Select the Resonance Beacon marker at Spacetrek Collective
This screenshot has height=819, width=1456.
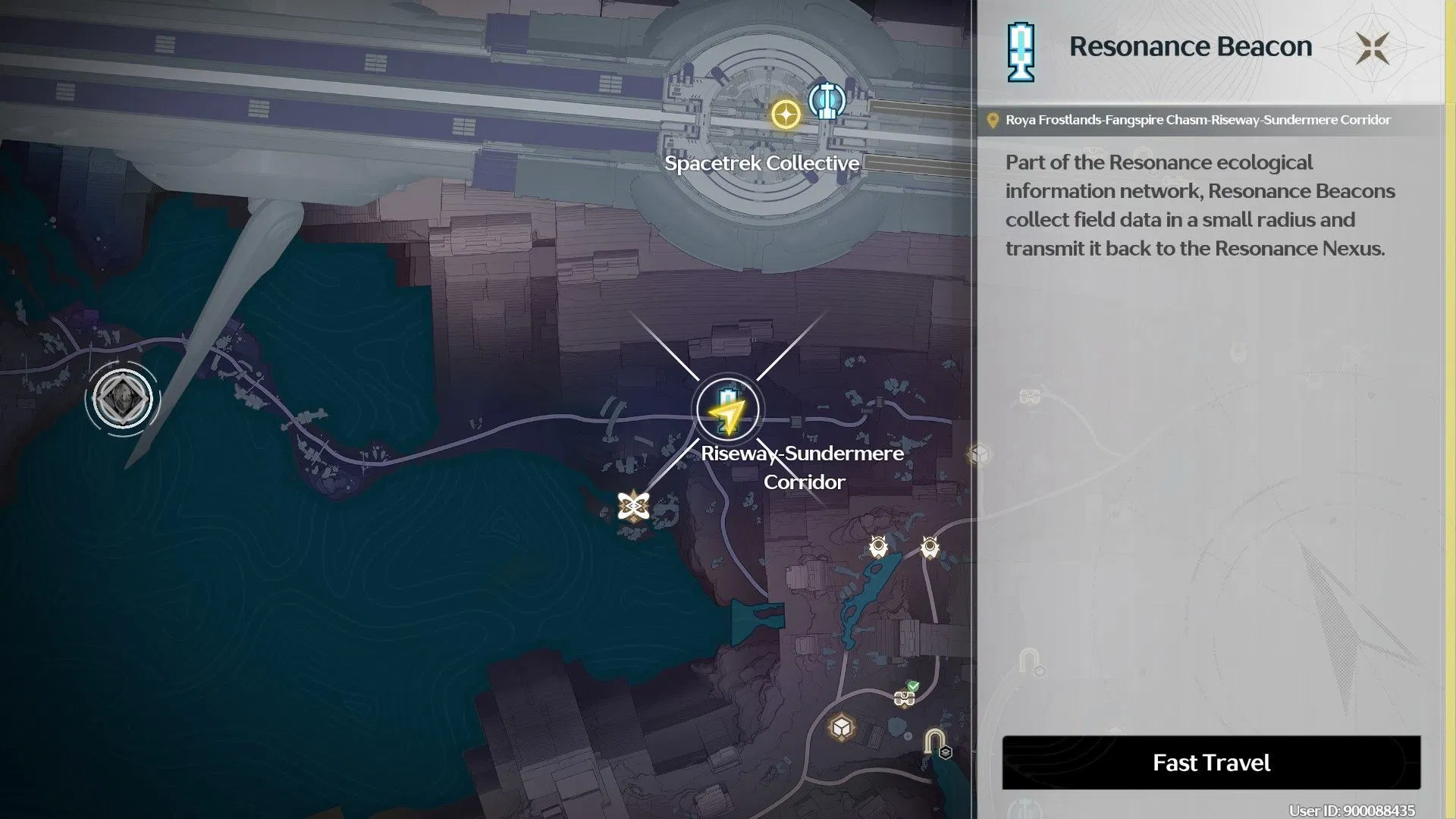pyautogui.click(x=826, y=101)
